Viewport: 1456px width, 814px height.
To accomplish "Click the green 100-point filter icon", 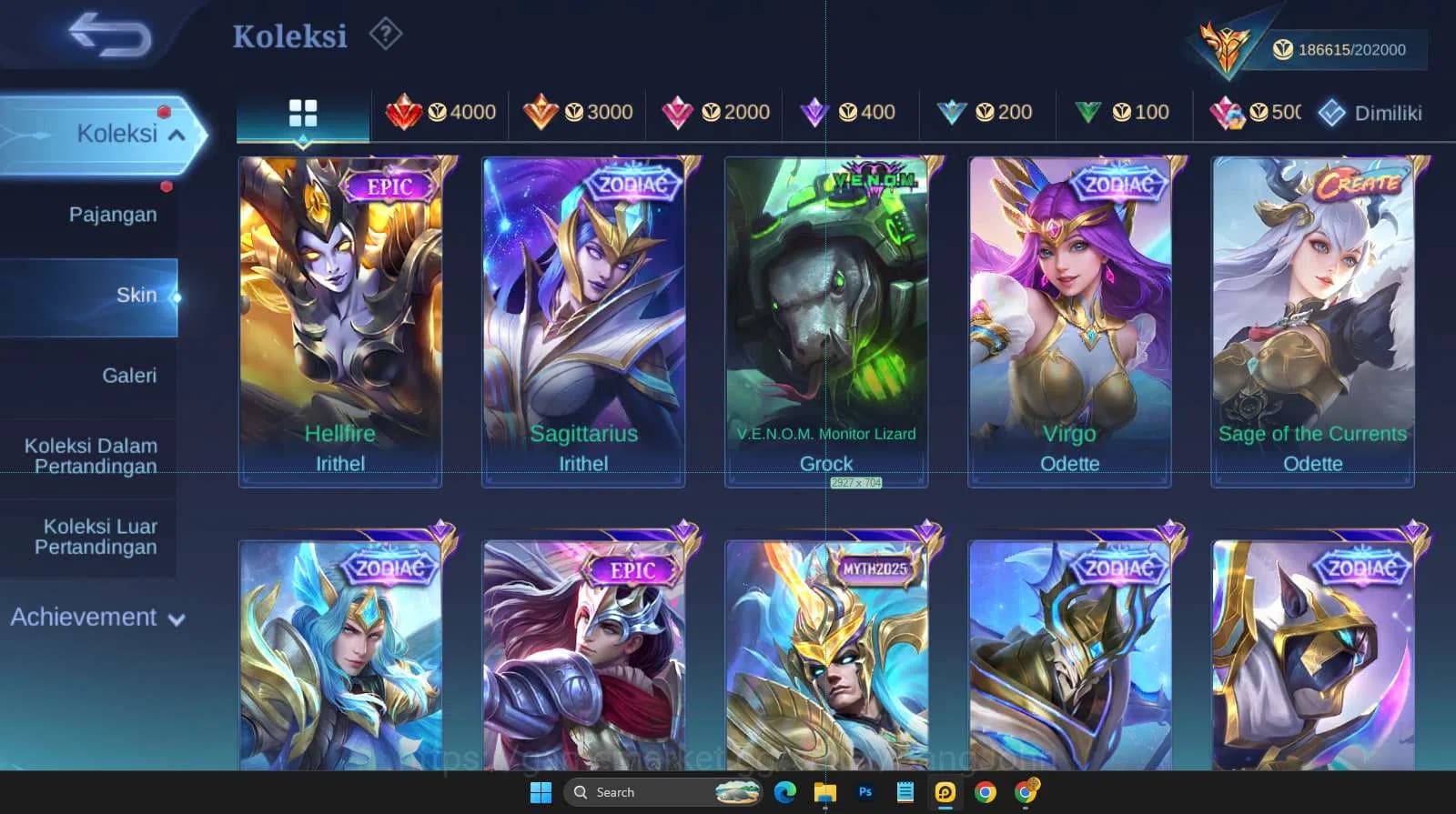I will point(1088,112).
